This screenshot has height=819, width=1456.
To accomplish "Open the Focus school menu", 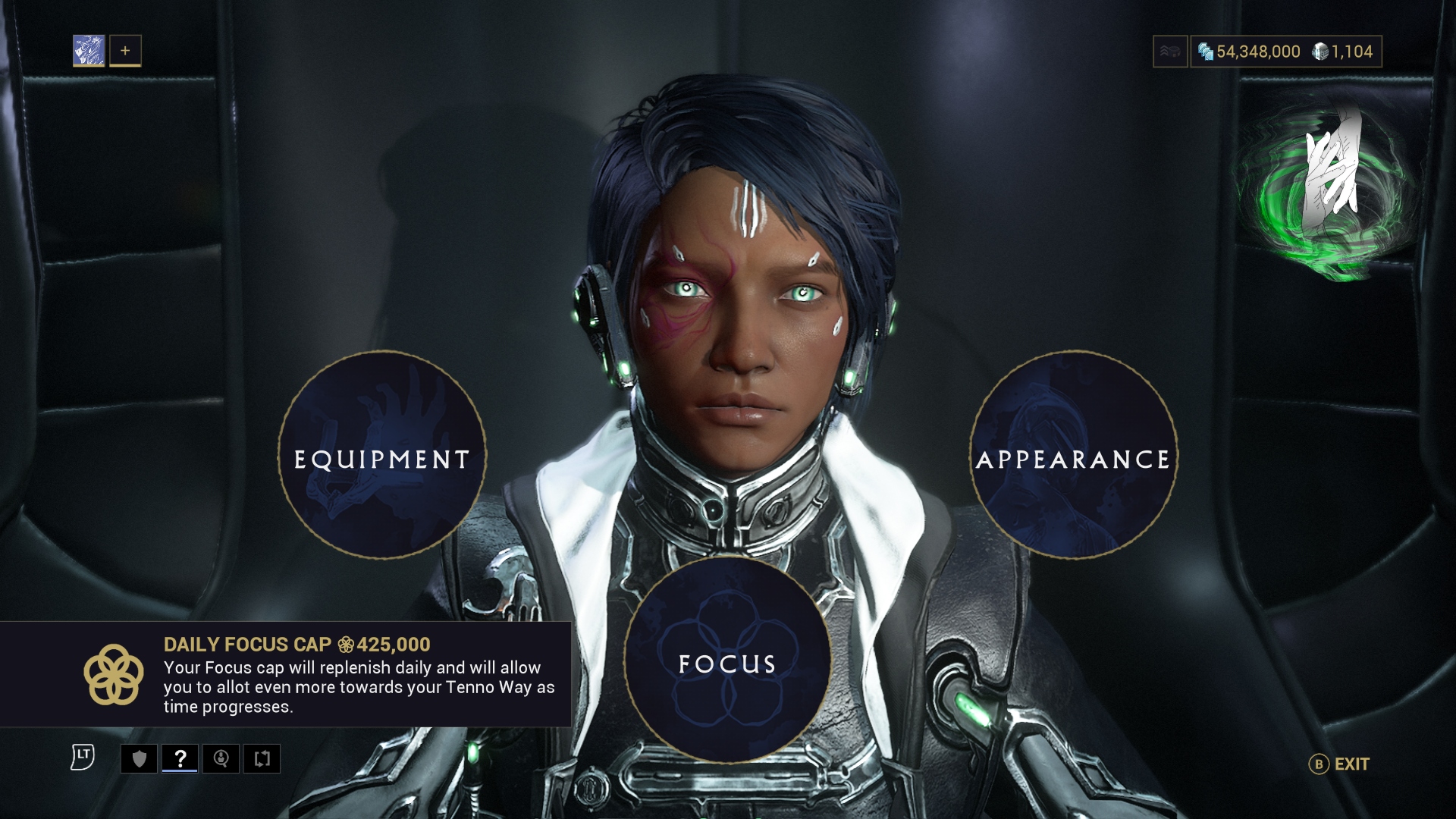I will click(727, 661).
